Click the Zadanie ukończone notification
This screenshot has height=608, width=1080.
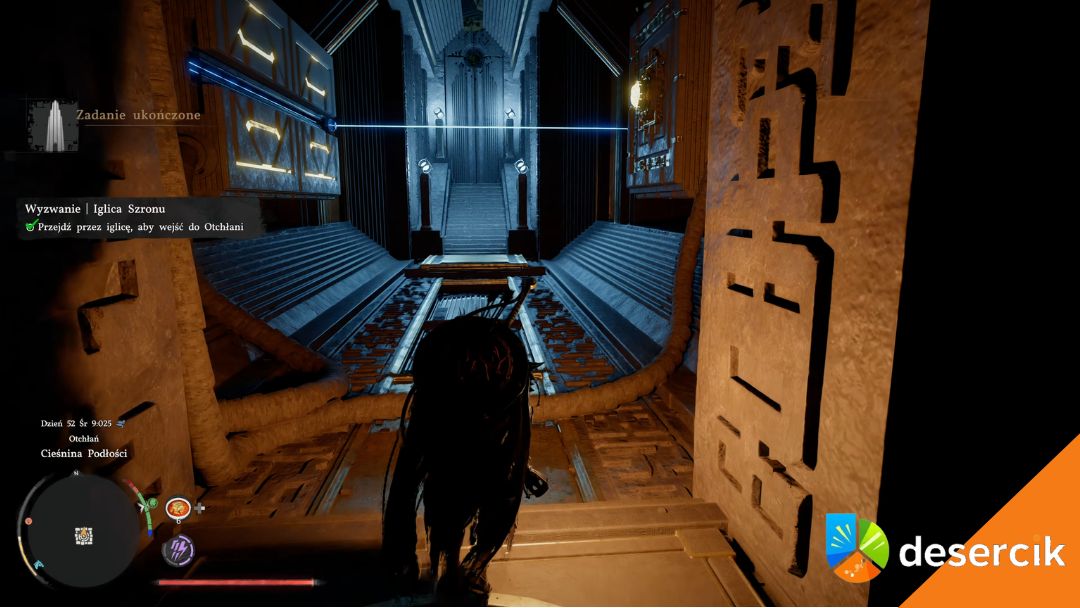(x=138, y=115)
